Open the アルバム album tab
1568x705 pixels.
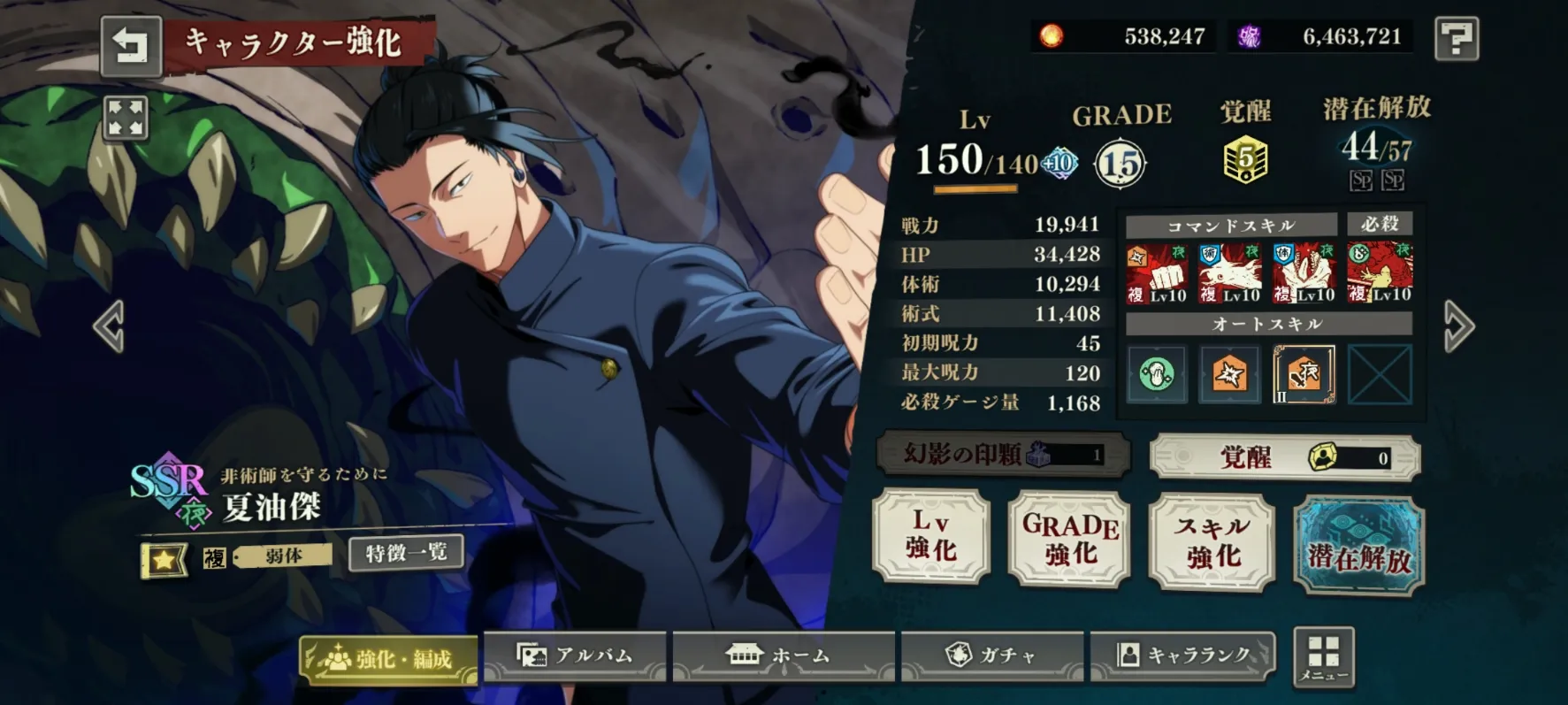[575, 655]
